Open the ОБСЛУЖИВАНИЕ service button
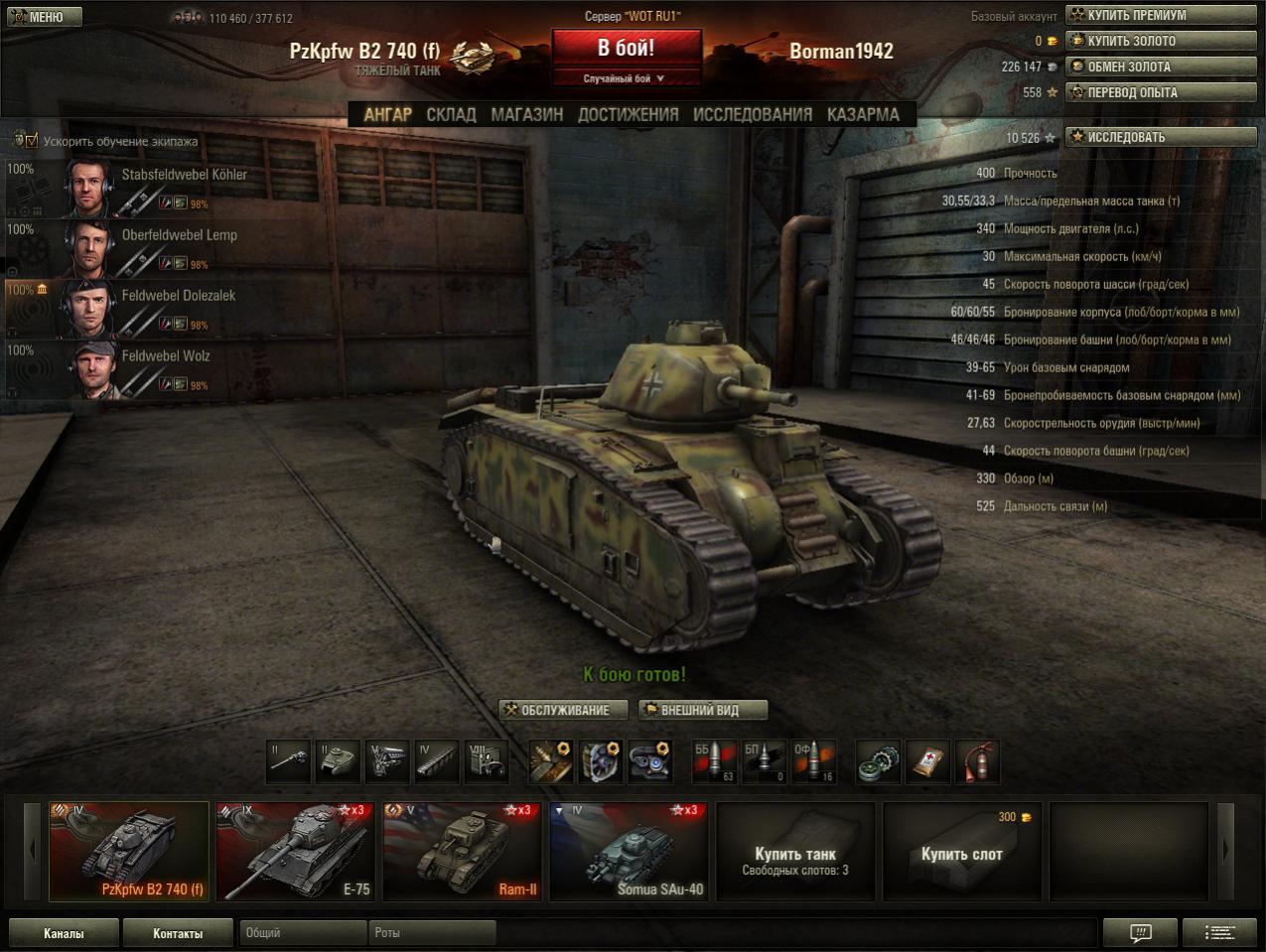1266x952 pixels. point(564,710)
